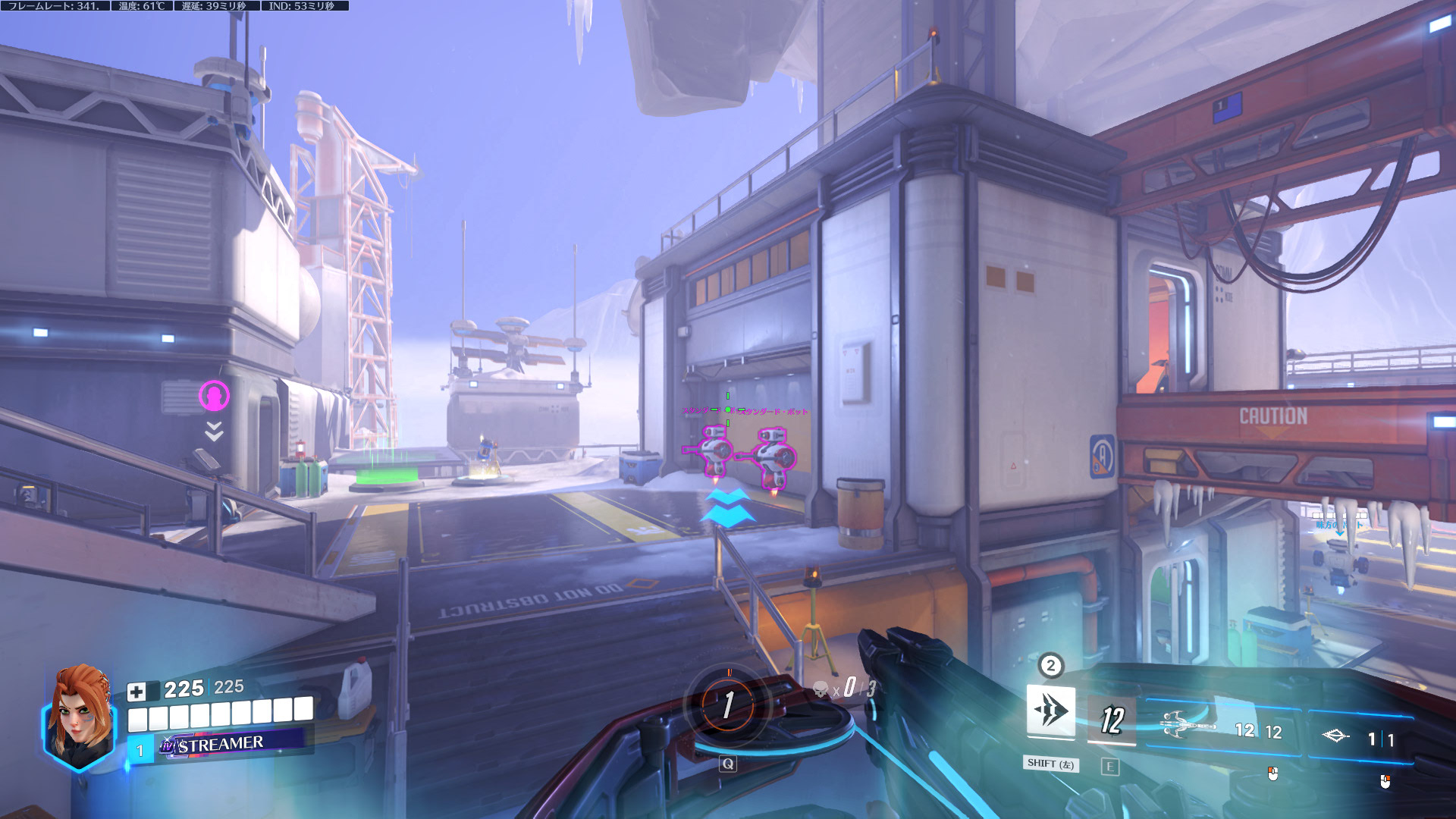The height and width of the screenshot is (819, 1456).
Task: Click the blue double-chevron waypoint marker
Action: click(x=727, y=507)
